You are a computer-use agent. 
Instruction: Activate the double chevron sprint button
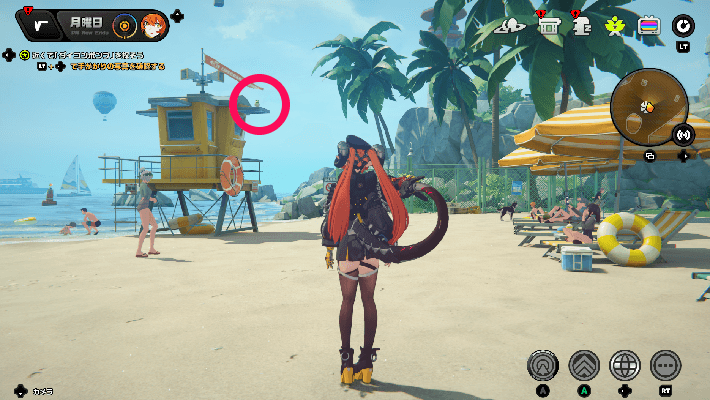tap(584, 365)
